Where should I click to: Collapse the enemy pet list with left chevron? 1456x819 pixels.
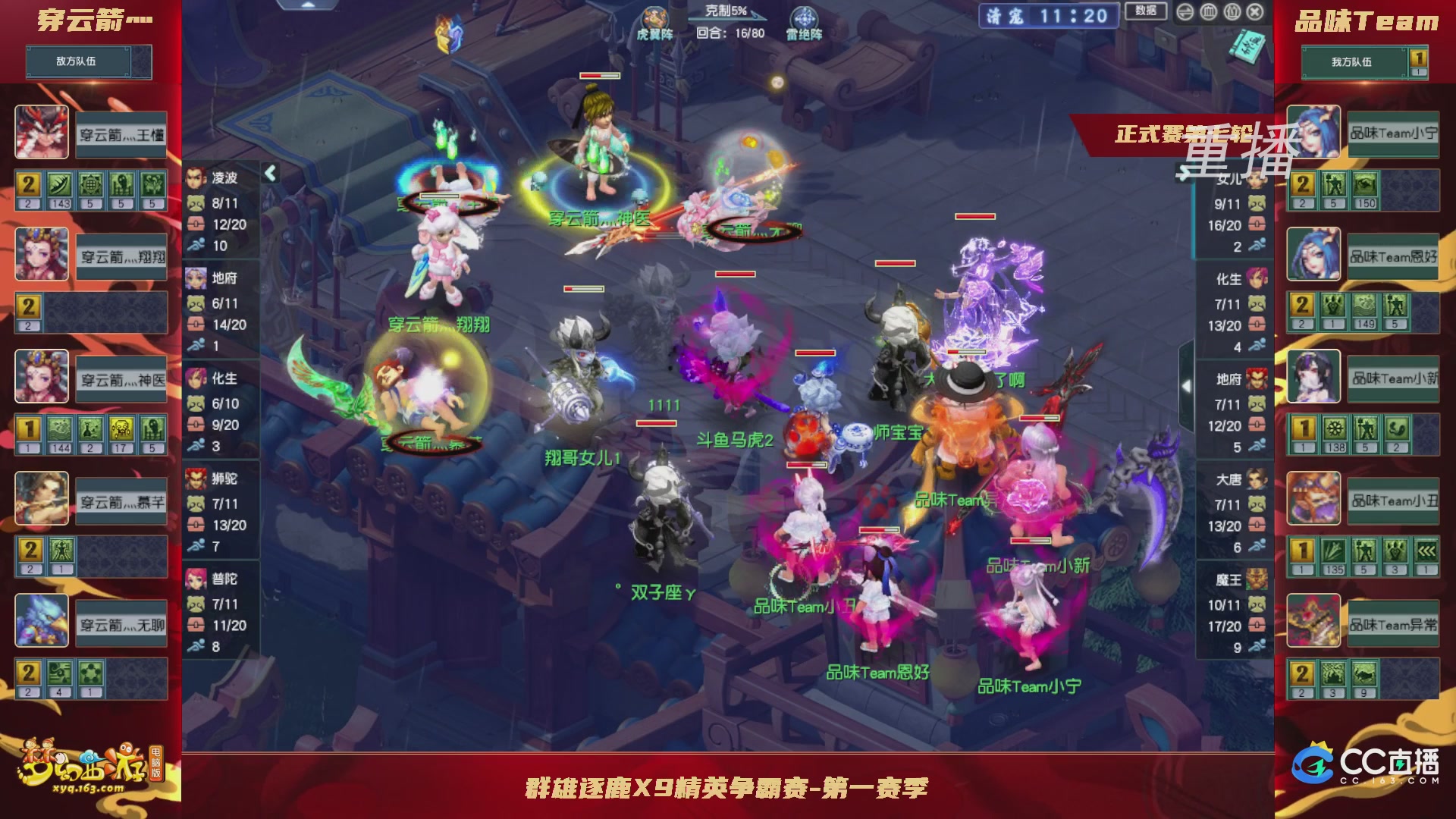point(269,173)
